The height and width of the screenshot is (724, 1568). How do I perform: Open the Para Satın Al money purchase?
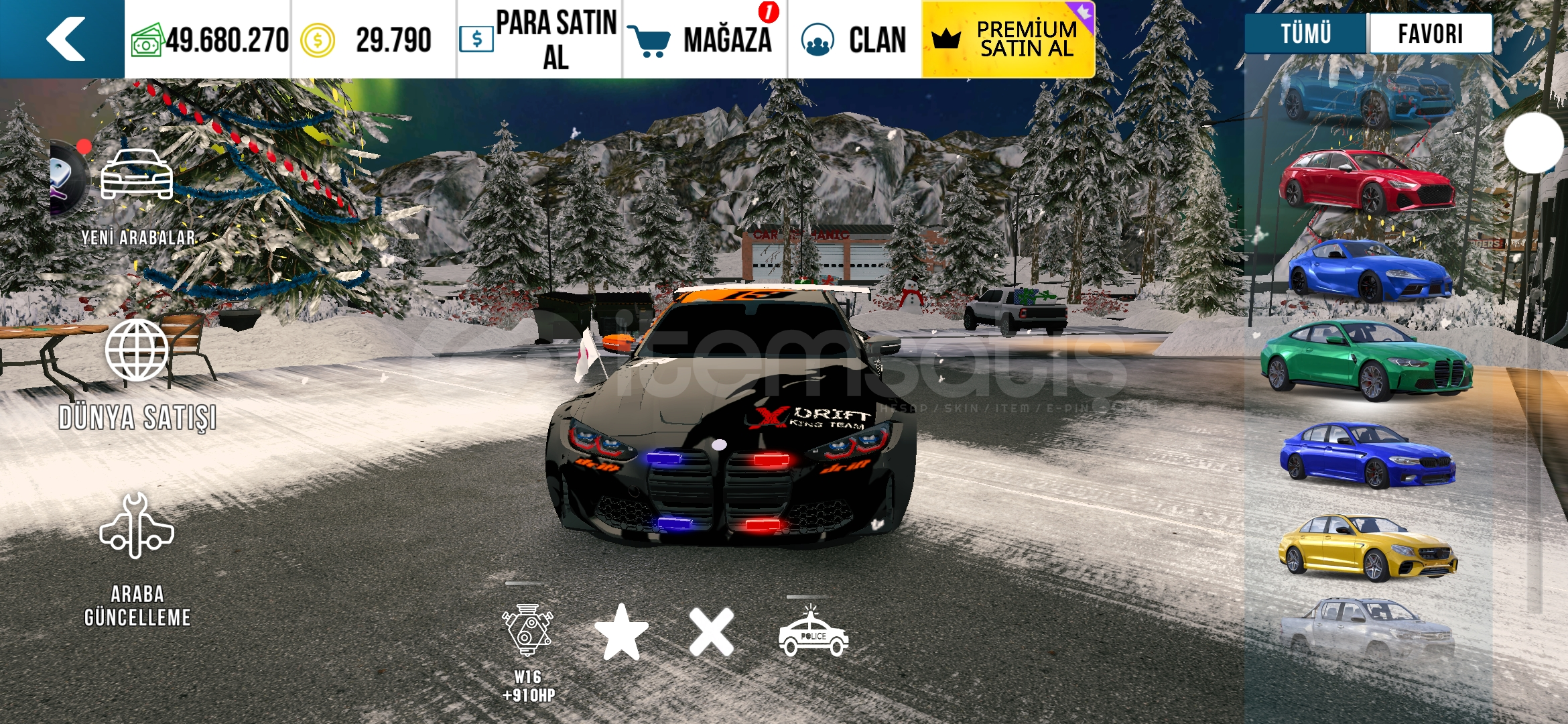point(539,39)
